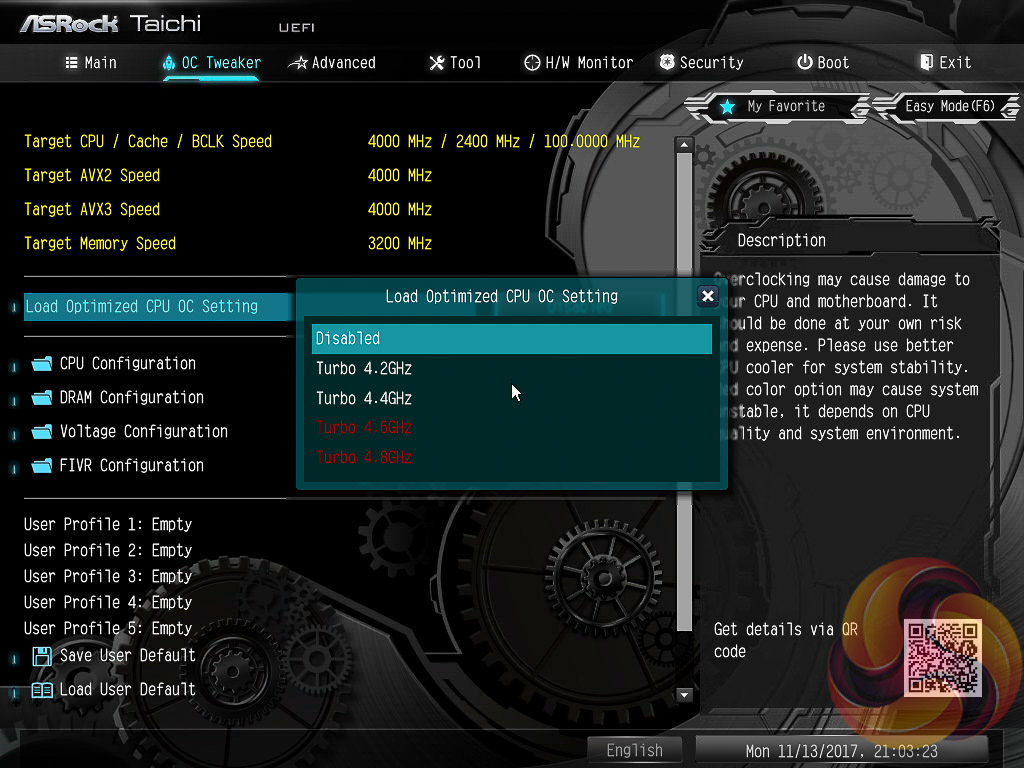Viewport: 1024px width, 768px height.
Task: Open the Advanced tab
Action: (x=331, y=62)
